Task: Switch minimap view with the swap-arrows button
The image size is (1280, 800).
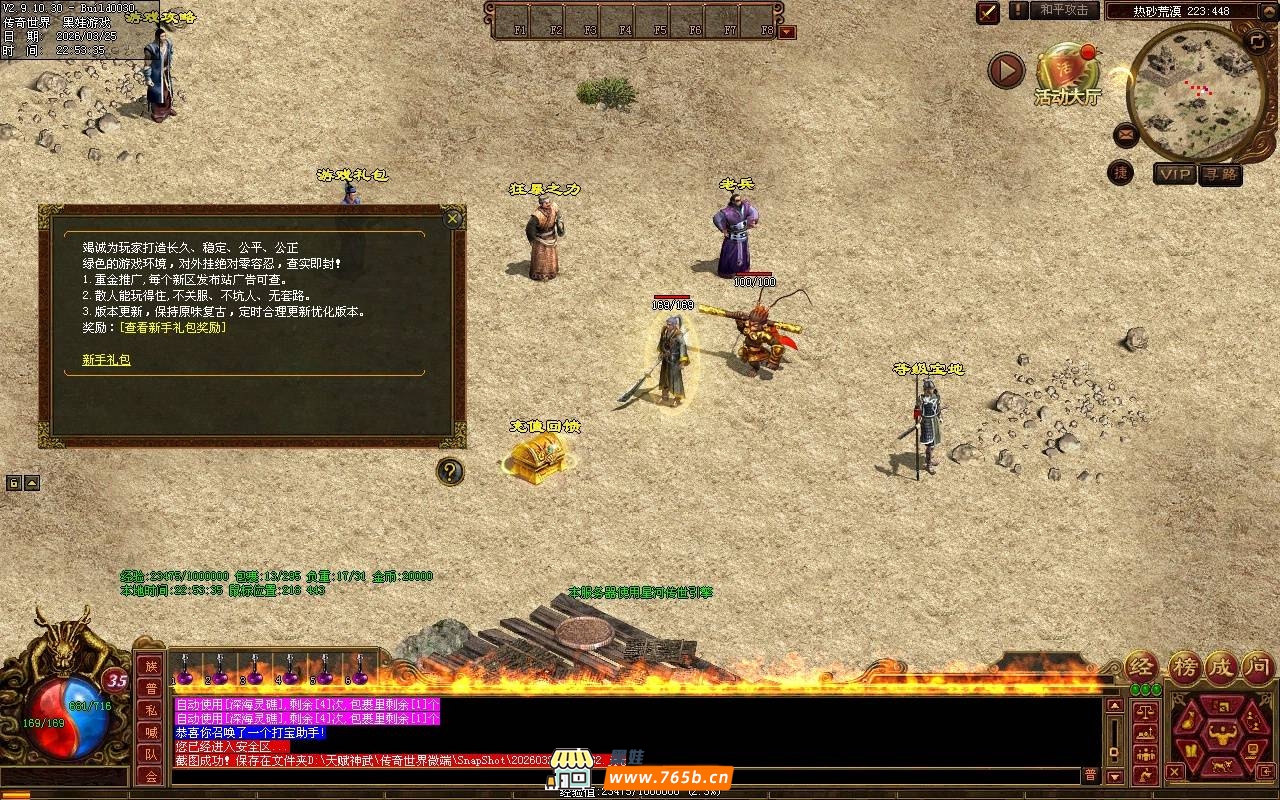Action: click(x=1256, y=41)
